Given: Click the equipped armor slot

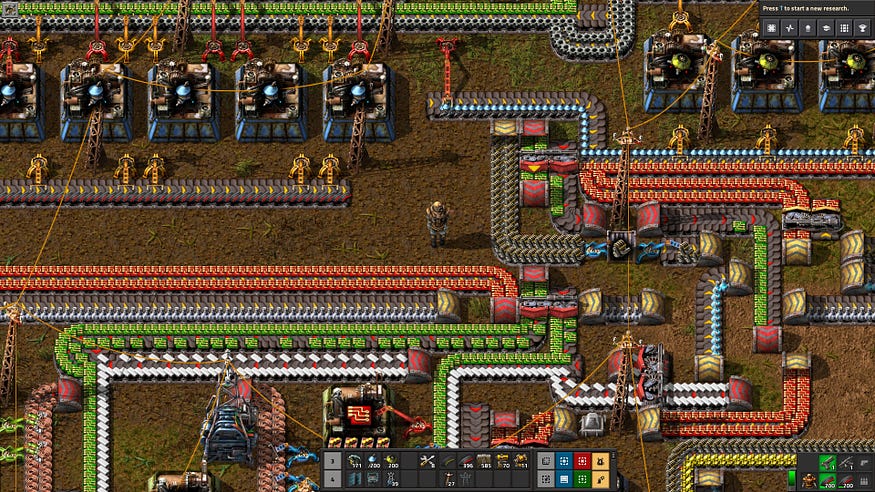Looking at the screenshot, I should tap(808, 479).
